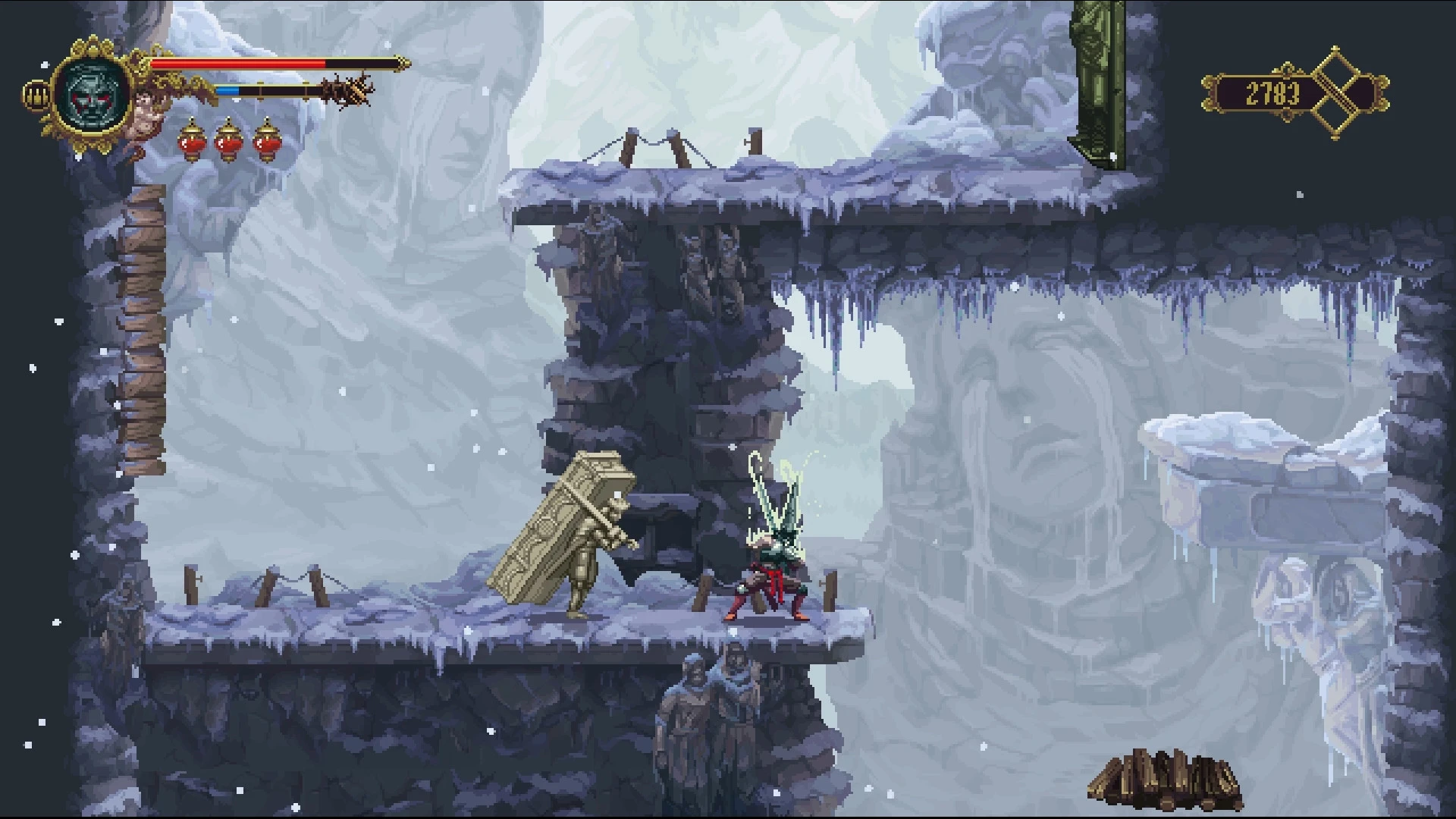This screenshot has height=819, width=1456.
Task: Click the stone face portrait in the HUD
Action: (93, 95)
